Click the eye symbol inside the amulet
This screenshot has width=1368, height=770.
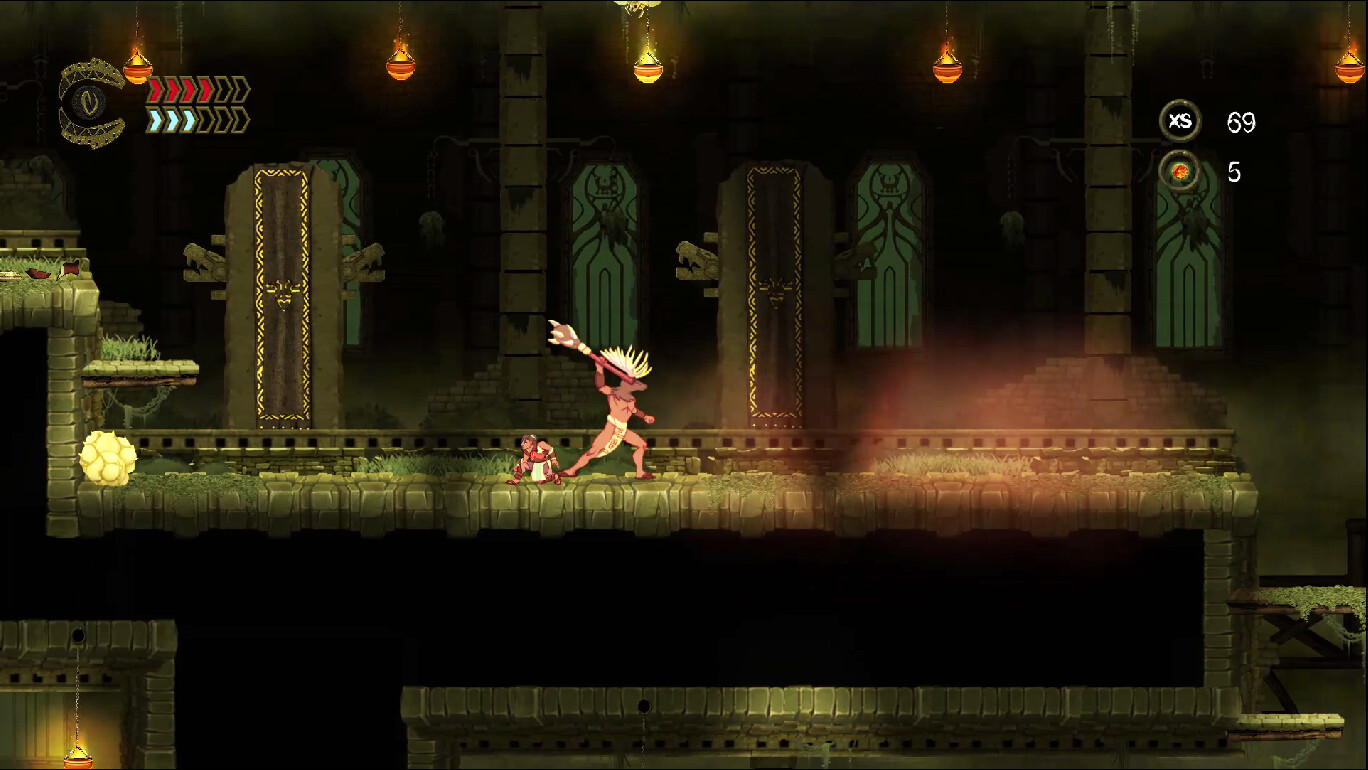click(x=89, y=100)
